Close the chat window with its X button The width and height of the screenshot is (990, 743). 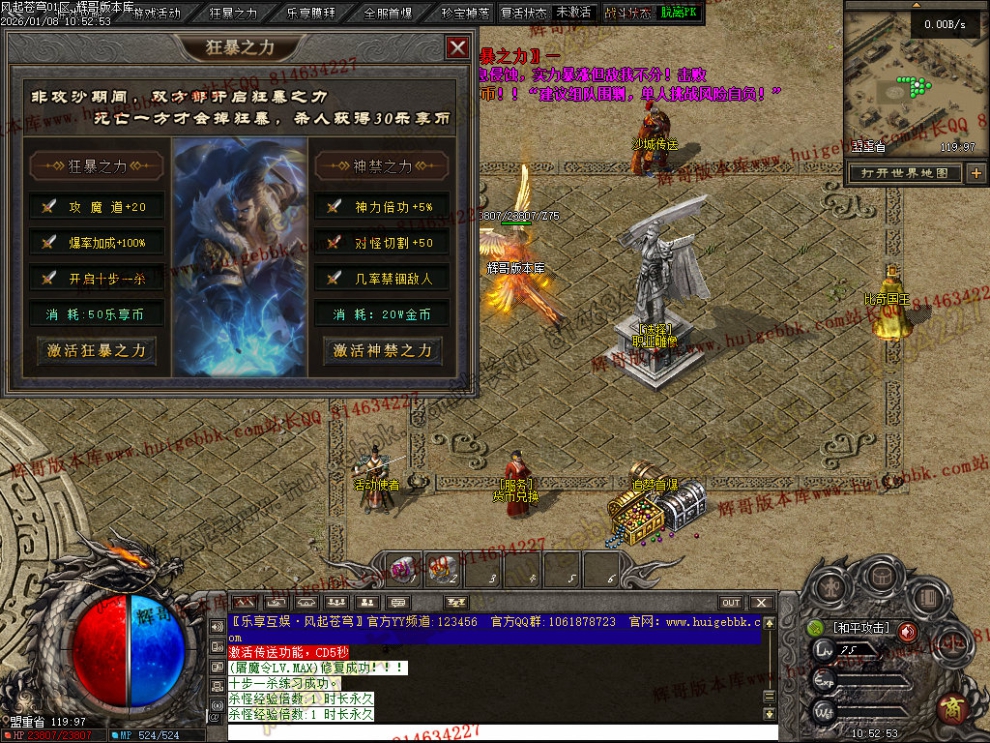pyautogui.click(x=761, y=602)
